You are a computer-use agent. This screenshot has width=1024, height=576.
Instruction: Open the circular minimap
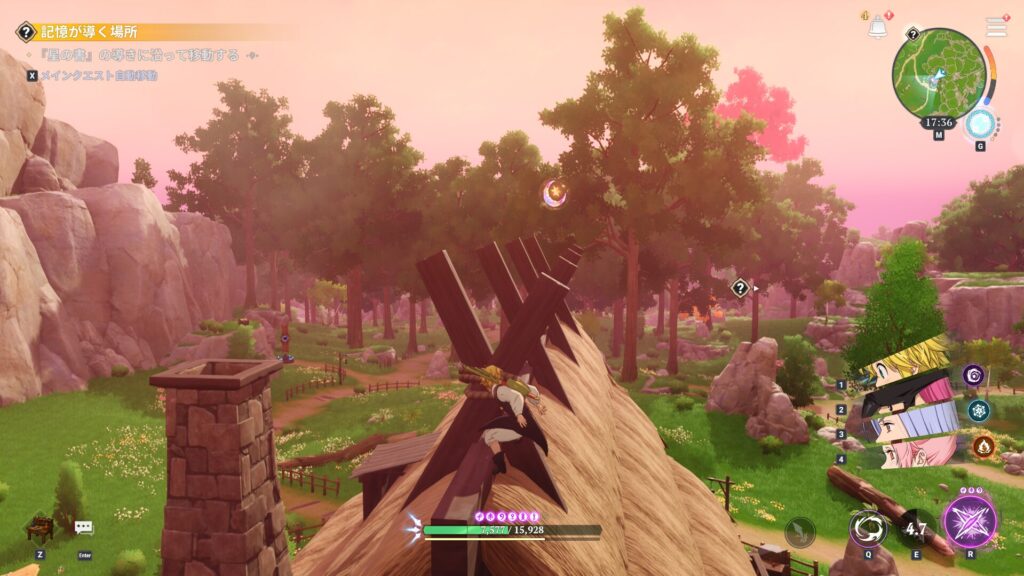coord(939,74)
